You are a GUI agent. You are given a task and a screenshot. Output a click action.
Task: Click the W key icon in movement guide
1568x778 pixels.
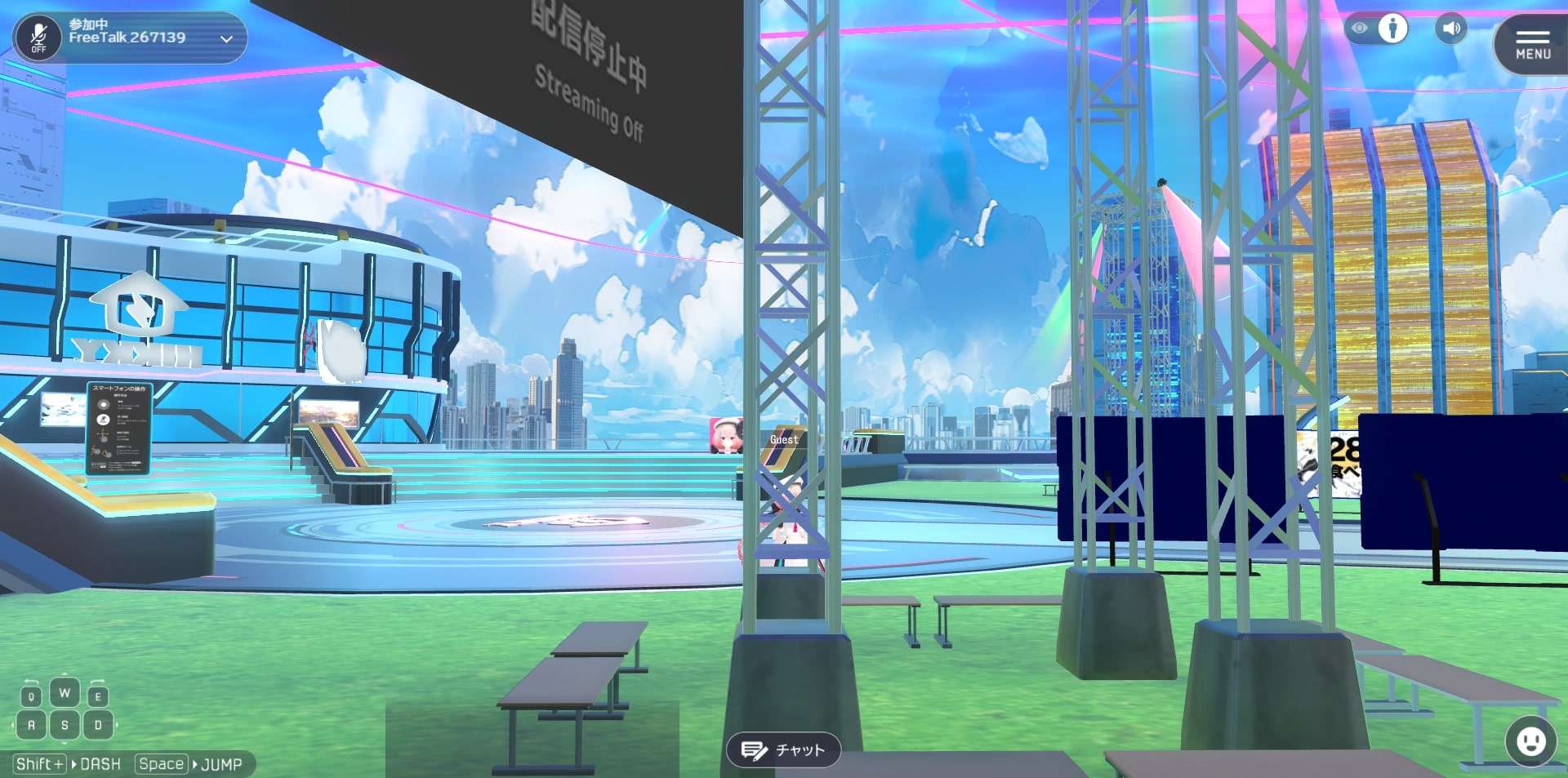[x=65, y=691]
